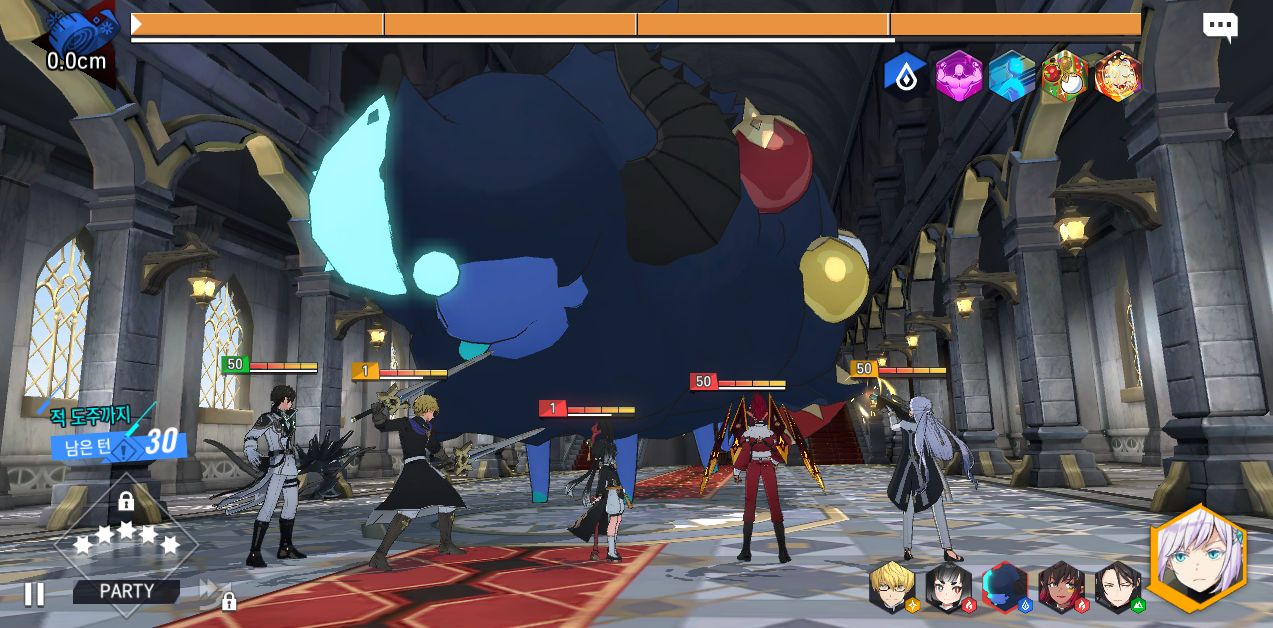Open the chat speech bubble
This screenshot has height=628, width=1273.
[x=1220, y=27]
